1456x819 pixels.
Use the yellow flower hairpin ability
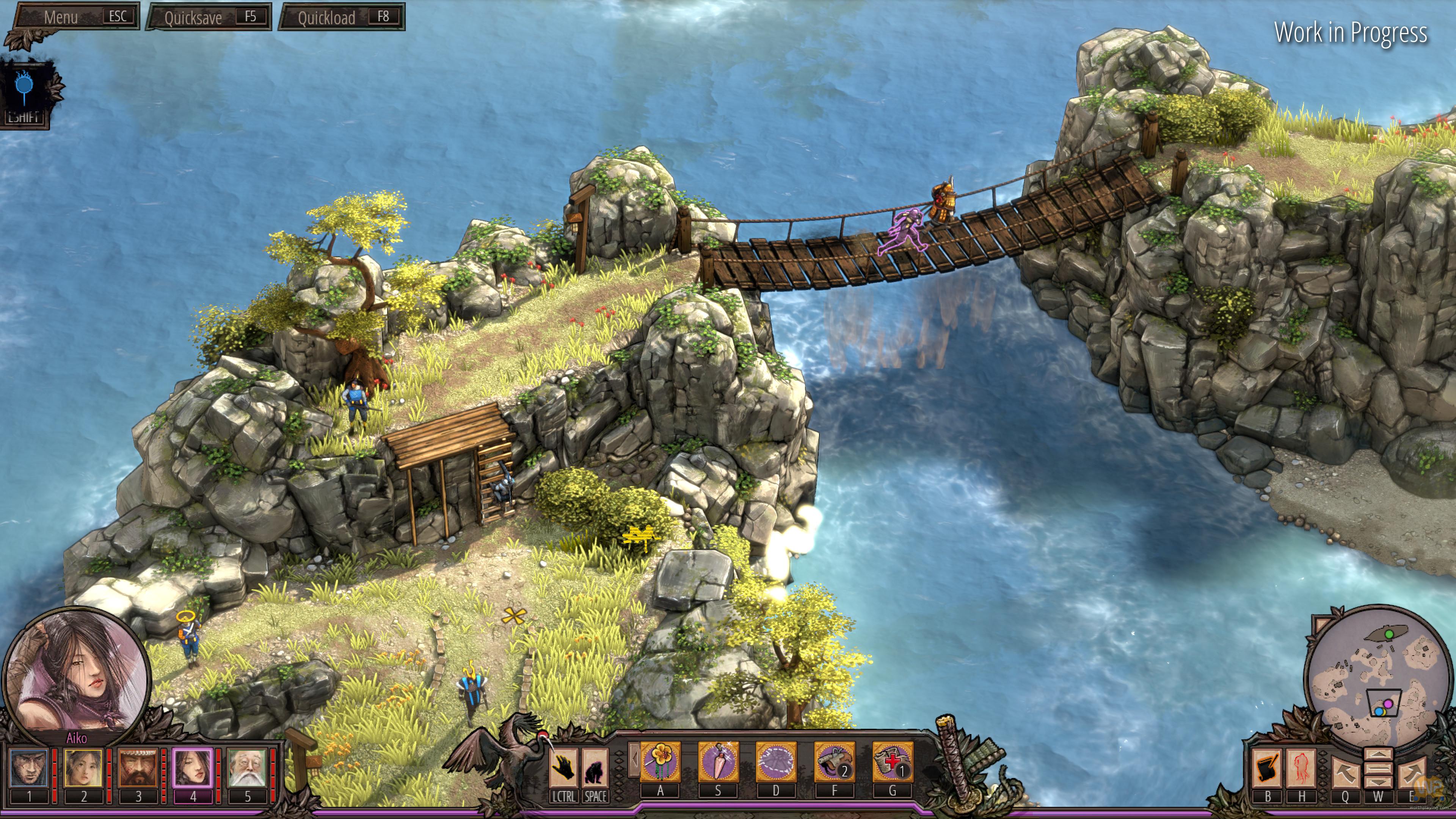(x=660, y=763)
